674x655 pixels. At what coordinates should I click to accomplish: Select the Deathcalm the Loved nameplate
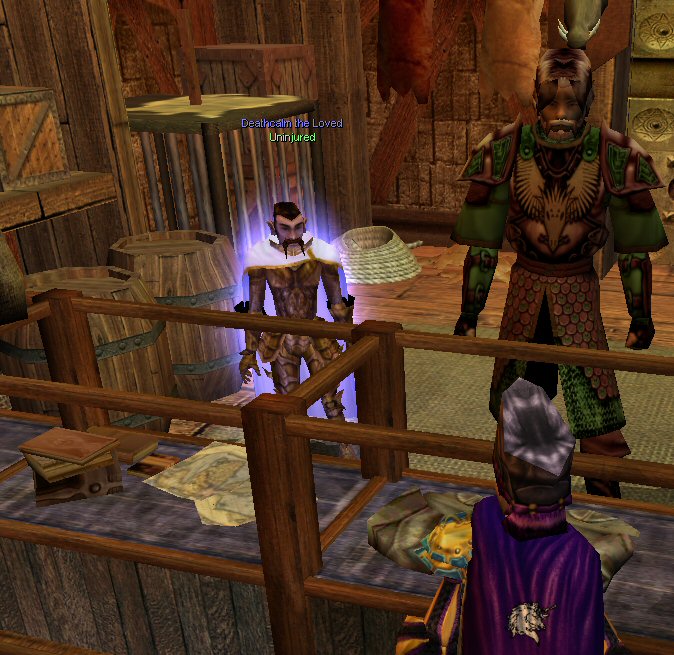[x=291, y=123]
